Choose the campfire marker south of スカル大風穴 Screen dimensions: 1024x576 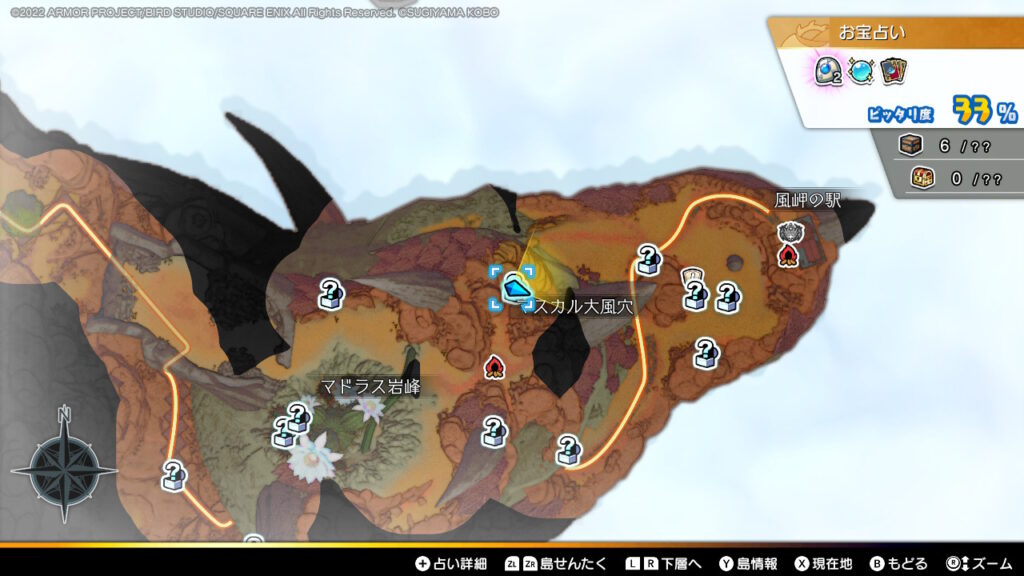[492, 368]
